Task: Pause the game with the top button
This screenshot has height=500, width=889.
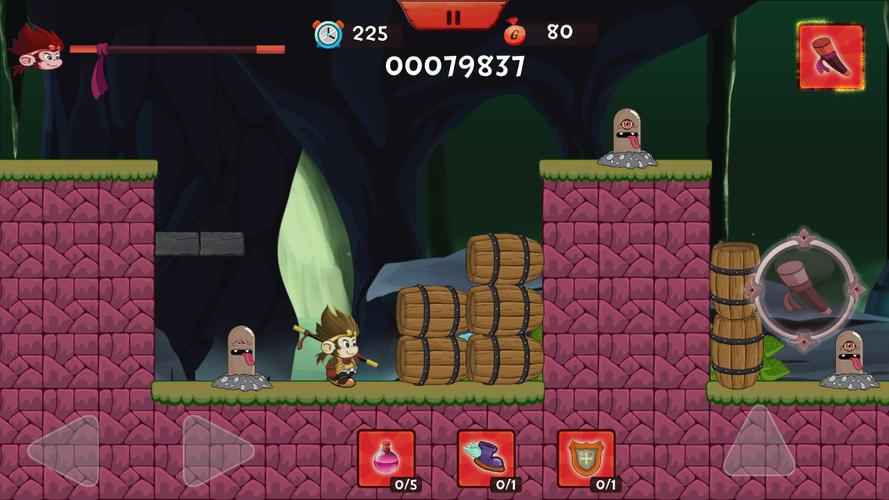Action: coord(452,15)
